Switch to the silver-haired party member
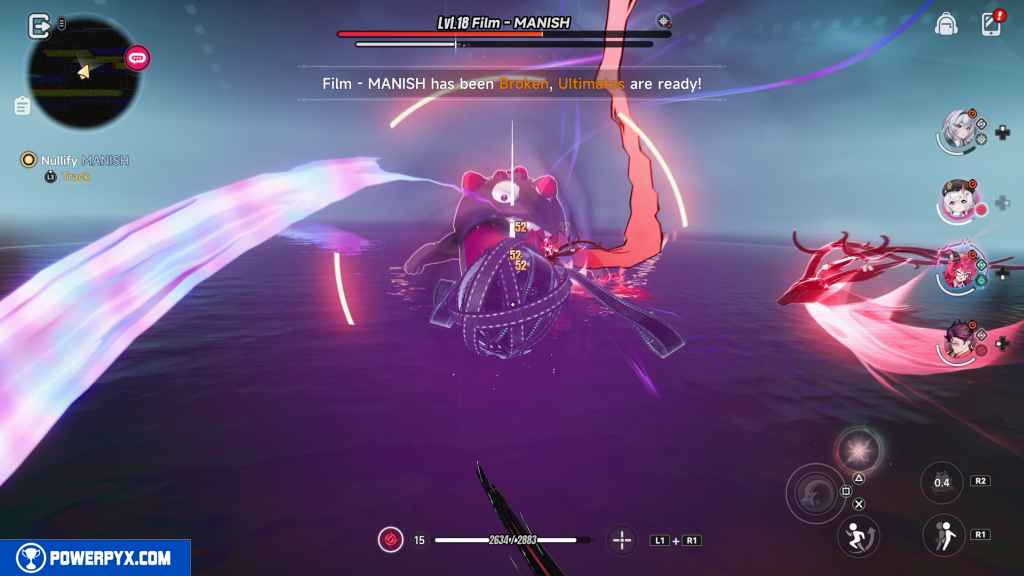Viewport: 1024px width, 576px height. tap(959, 131)
